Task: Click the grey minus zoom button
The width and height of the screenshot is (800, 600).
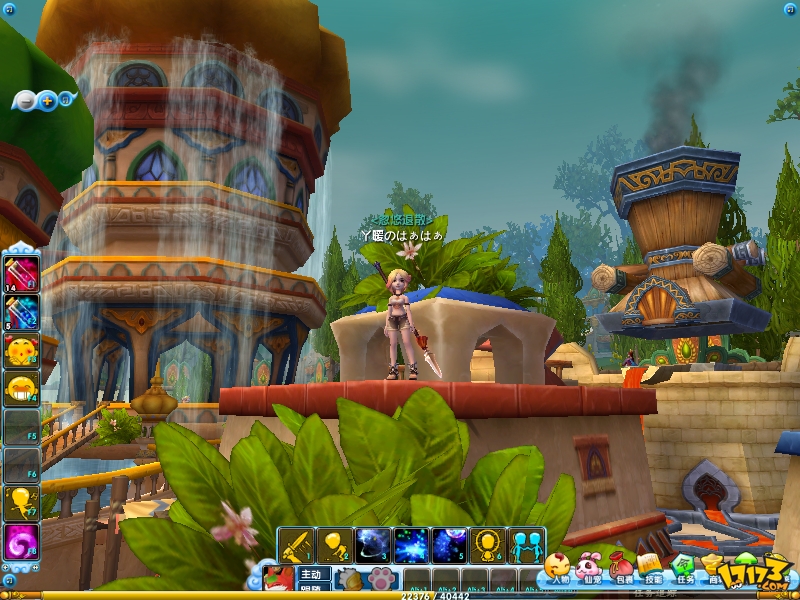Action: [x=25, y=100]
